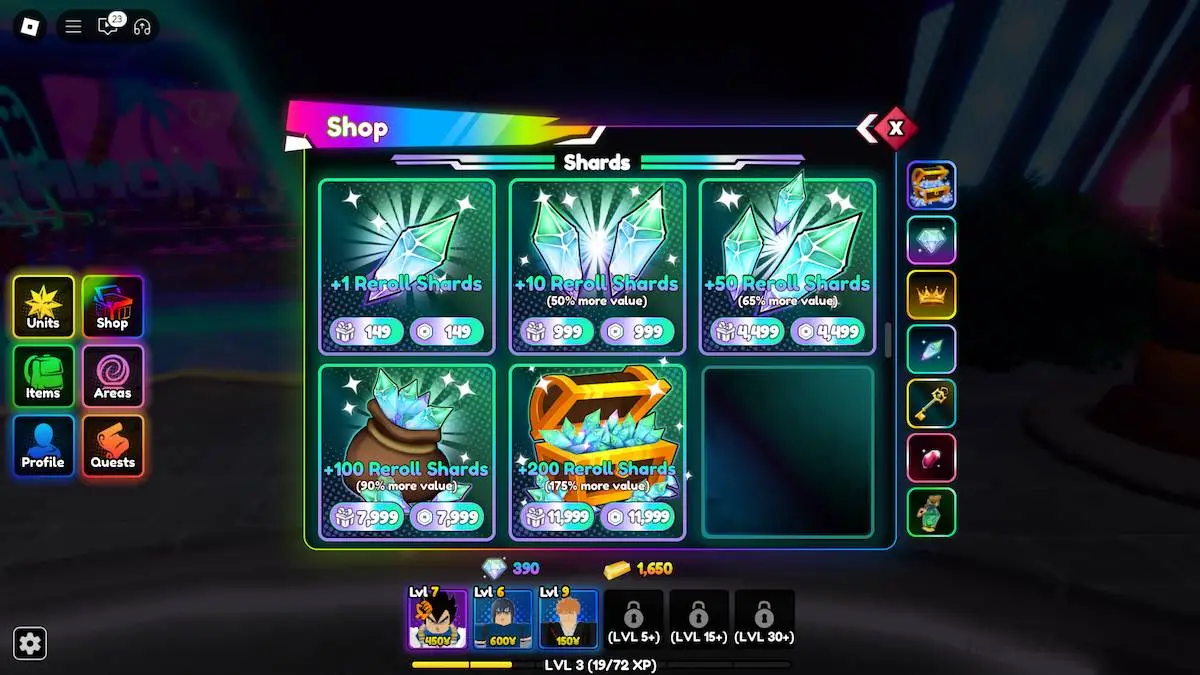Buy +100 Reroll Shards for 7,999 Robux
1200x675 pixels.
446,517
